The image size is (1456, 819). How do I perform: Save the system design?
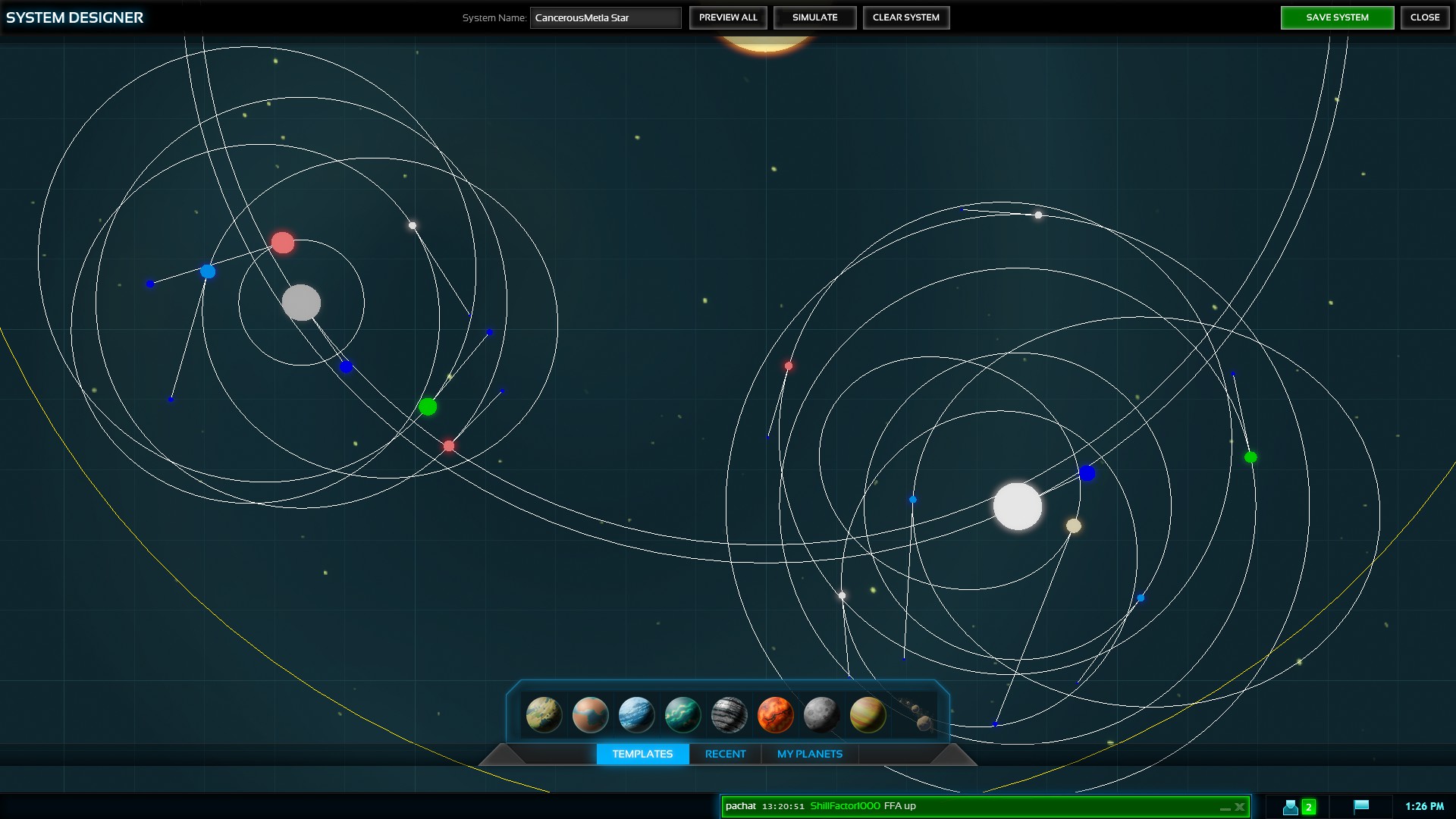coord(1337,17)
